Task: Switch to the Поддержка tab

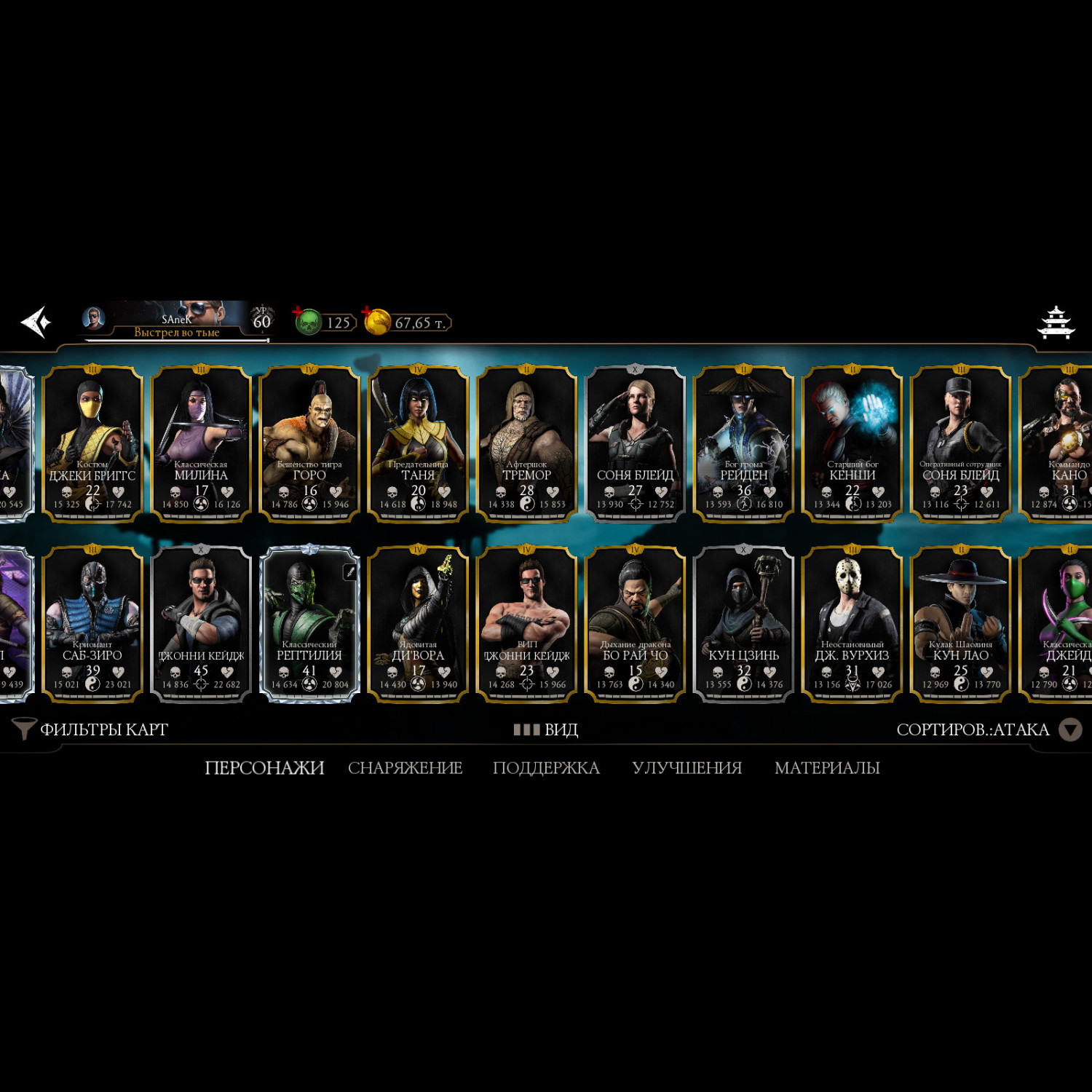Action: 546,768
